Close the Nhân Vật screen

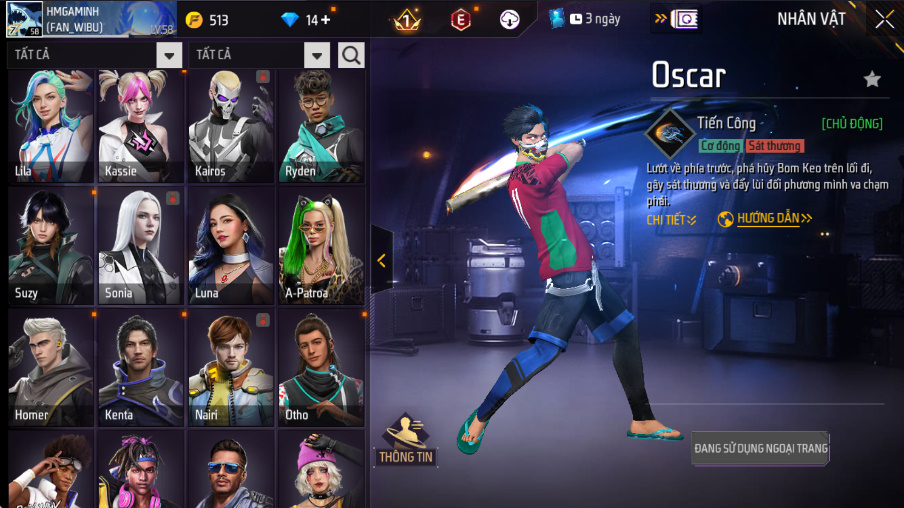884,19
